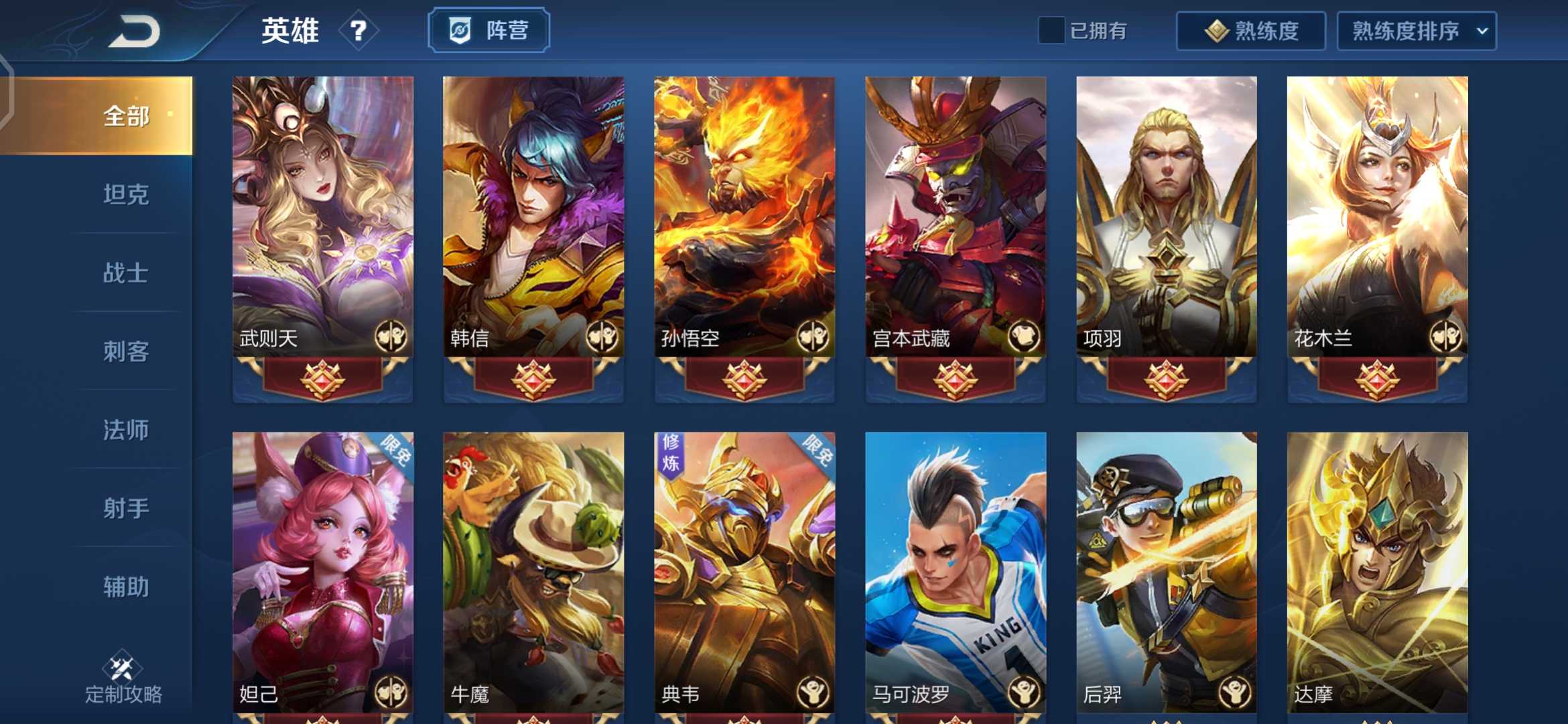
Task: Open the 坦克 tank hero list
Action: pos(127,194)
